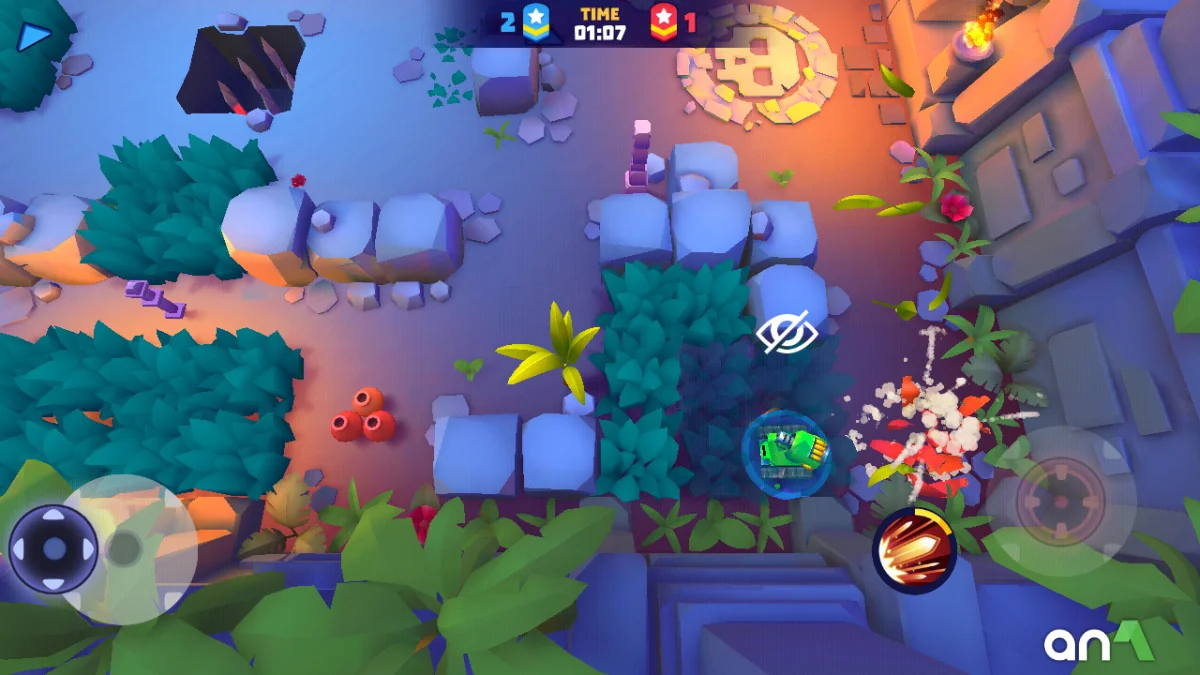Tap the blue play arrow button

click(35, 37)
